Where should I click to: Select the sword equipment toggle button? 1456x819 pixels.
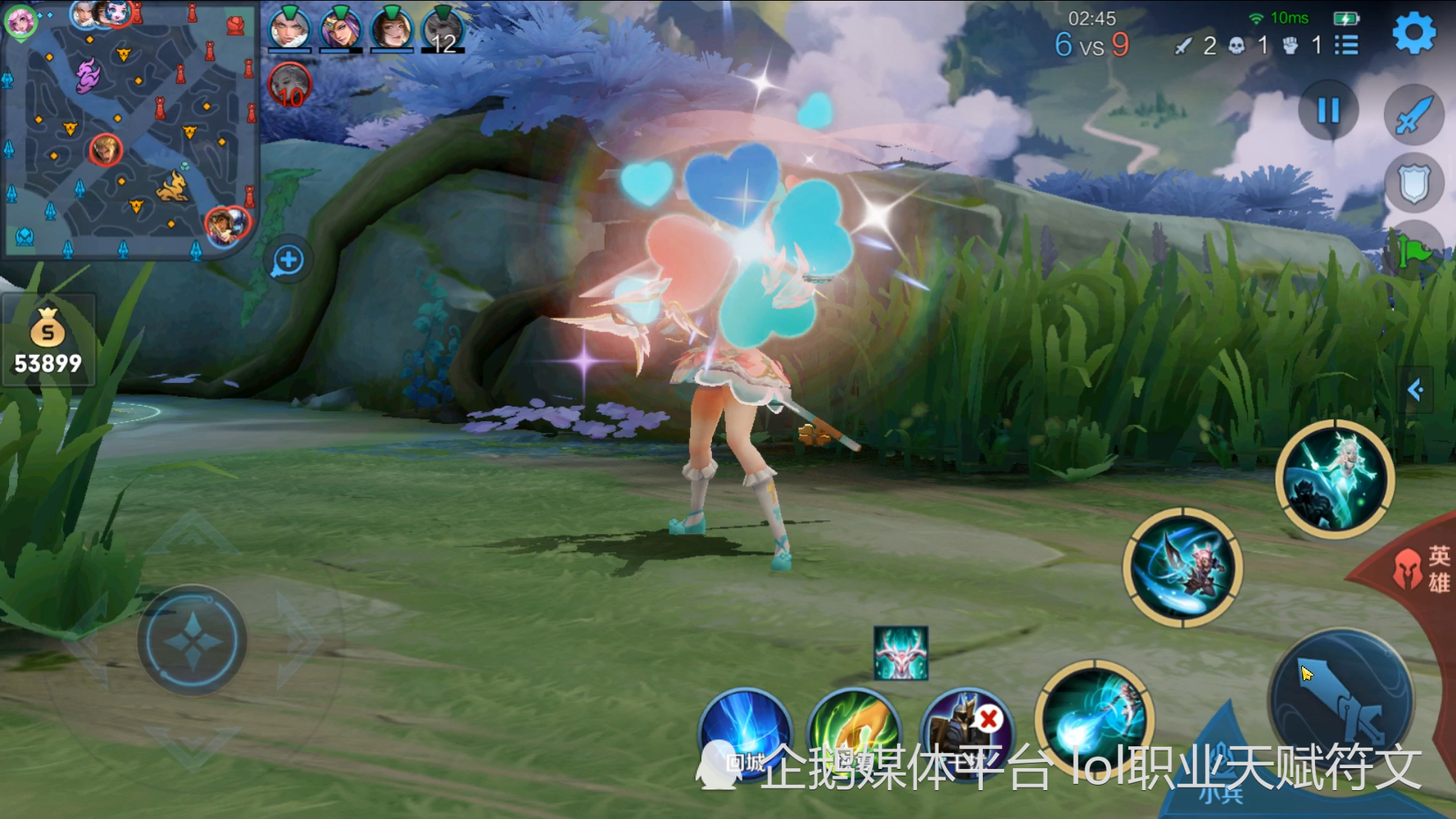pos(1414,115)
